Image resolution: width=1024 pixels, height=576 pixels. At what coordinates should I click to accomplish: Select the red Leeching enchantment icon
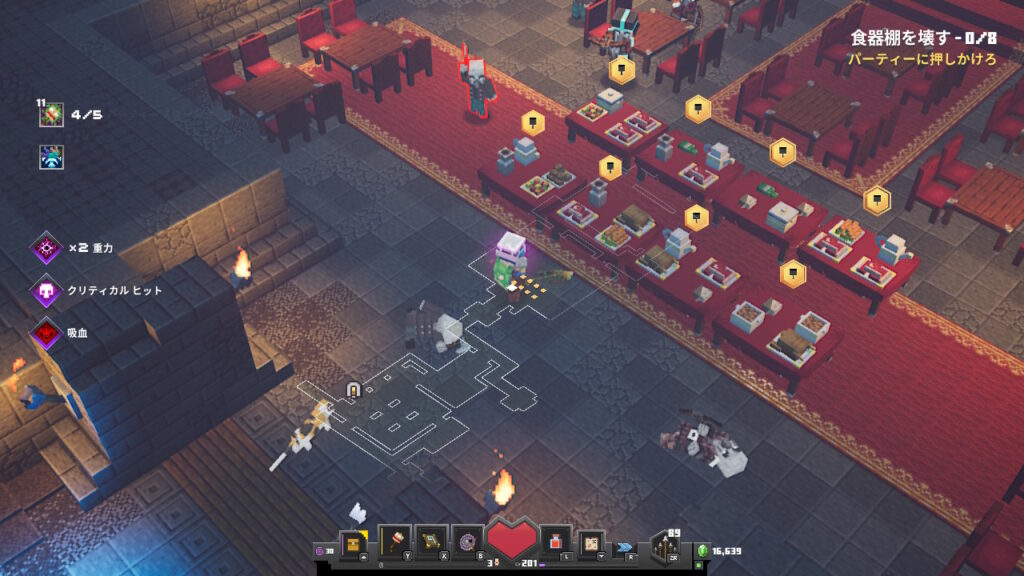pyautogui.click(x=47, y=332)
